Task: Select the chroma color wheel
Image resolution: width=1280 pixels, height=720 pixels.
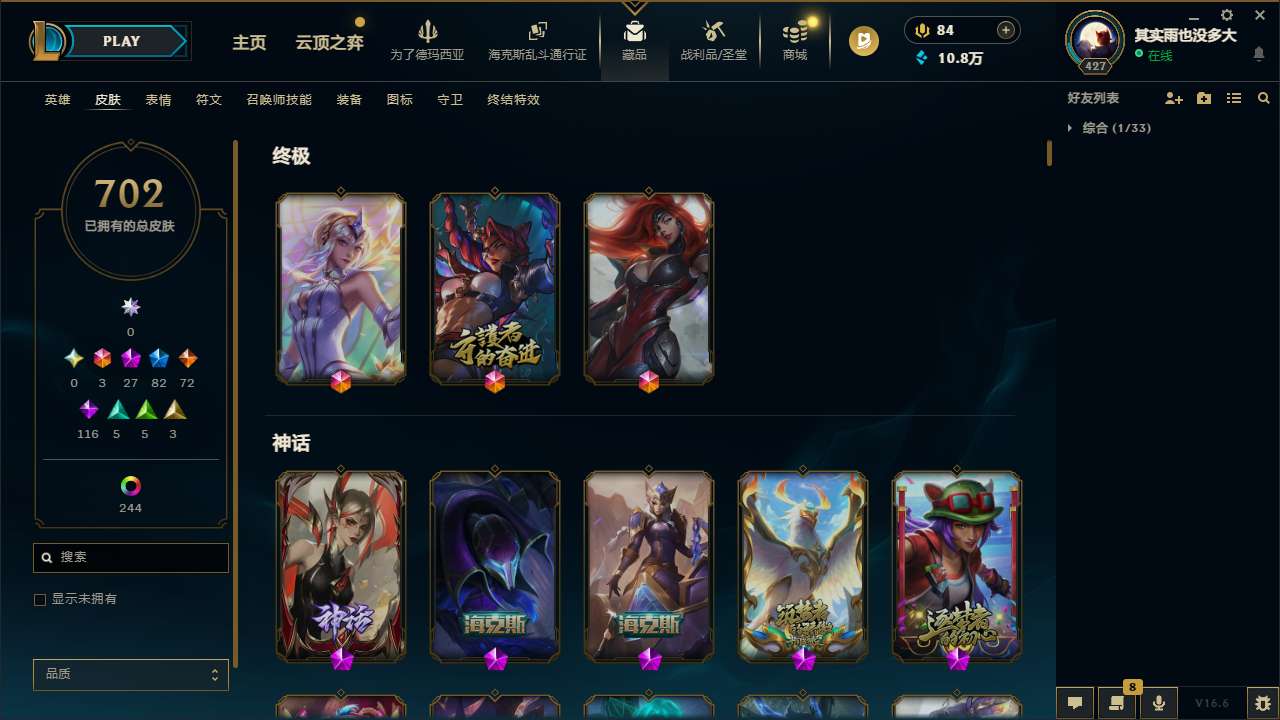Action: (130, 487)
